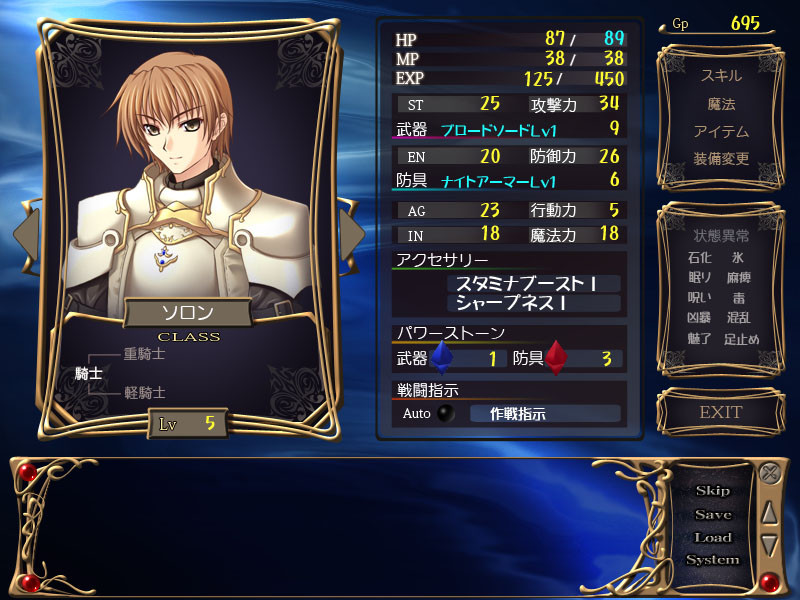Open the スキル skill menu
The image size is (800, 600).
point(721,76)
